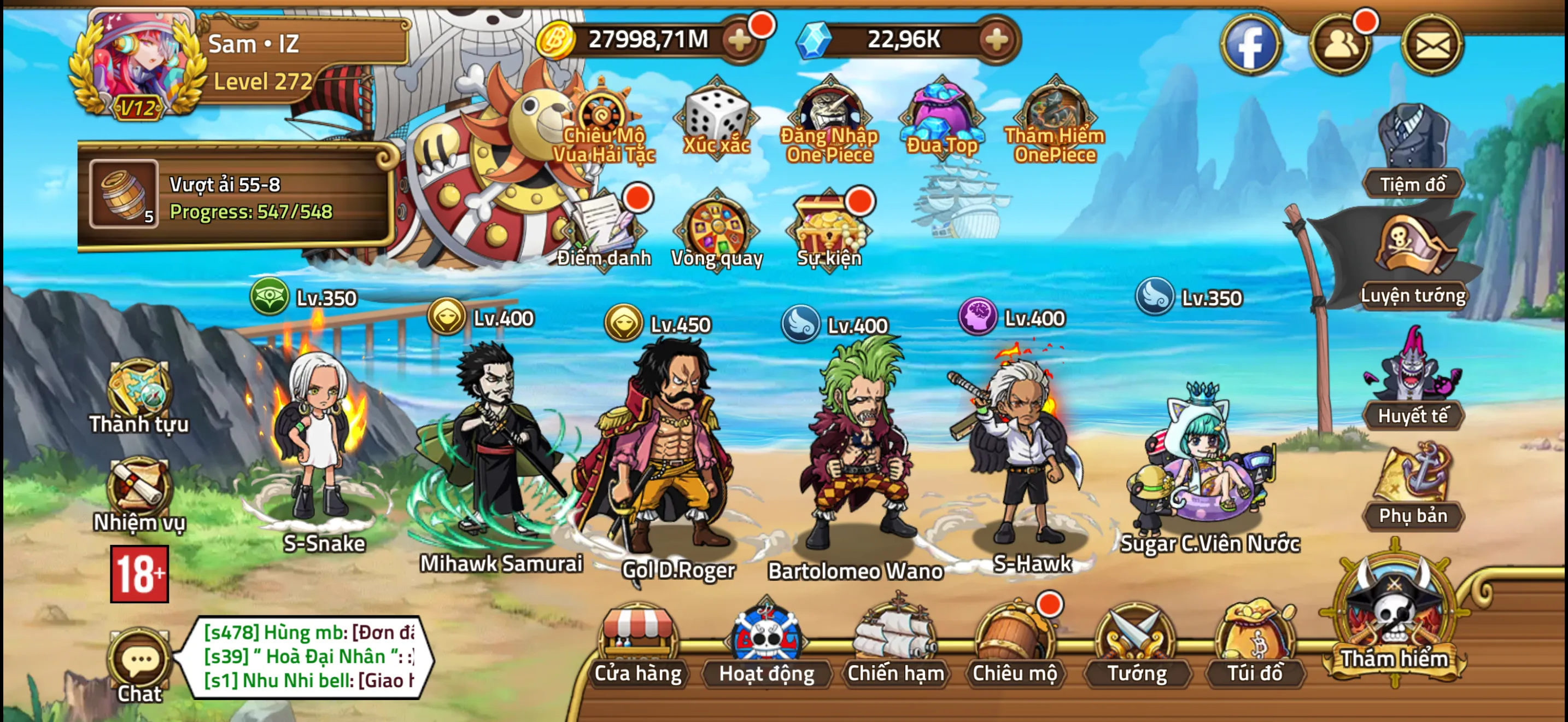This screenshot has height=722, width=1568.
Task: Open the Nhiệm vụ quest scroll
Action: pyautogui.click(x=139, y=493)
